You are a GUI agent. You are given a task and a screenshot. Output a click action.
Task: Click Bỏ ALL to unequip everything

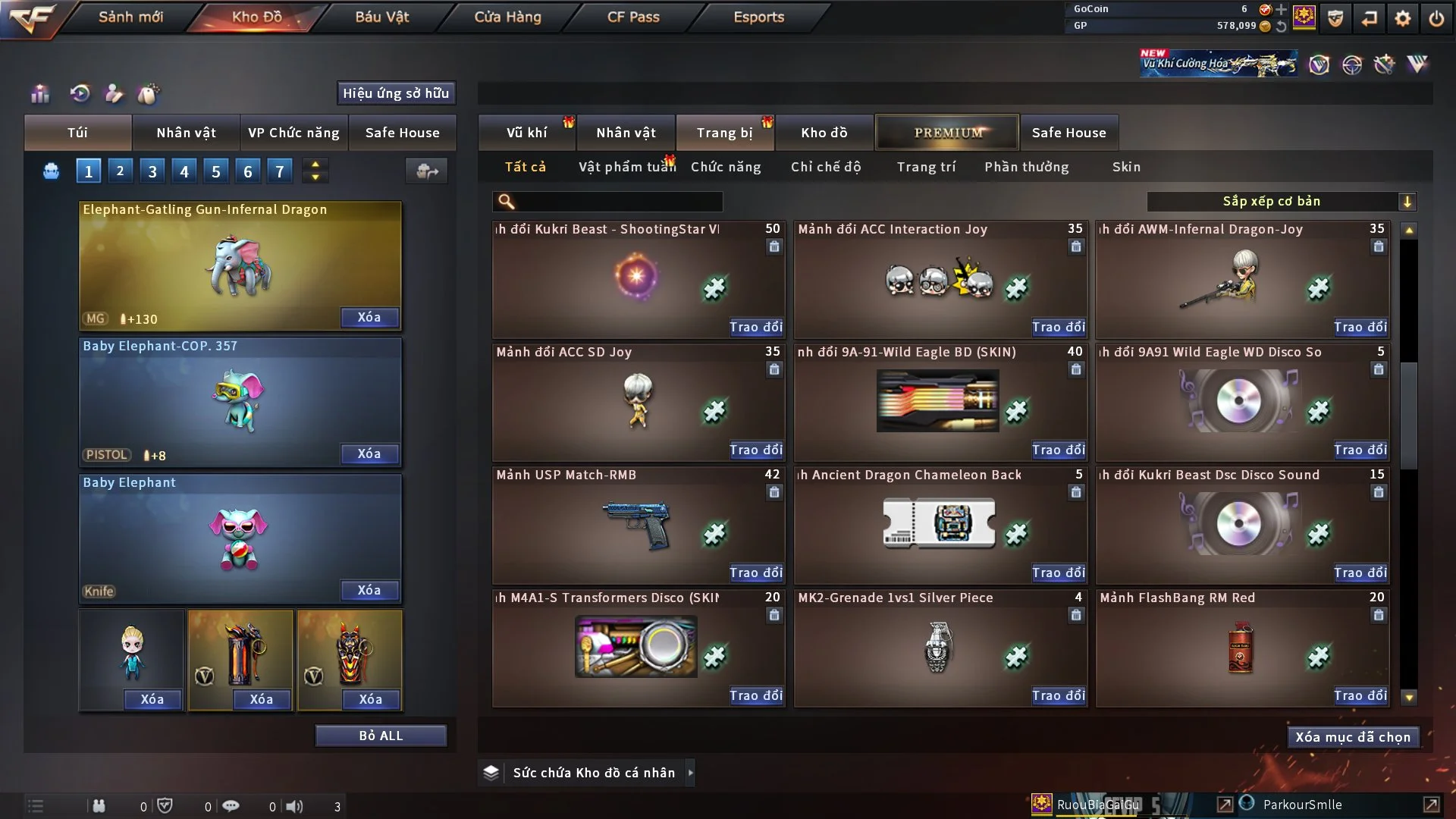click(x=381, y=736)
